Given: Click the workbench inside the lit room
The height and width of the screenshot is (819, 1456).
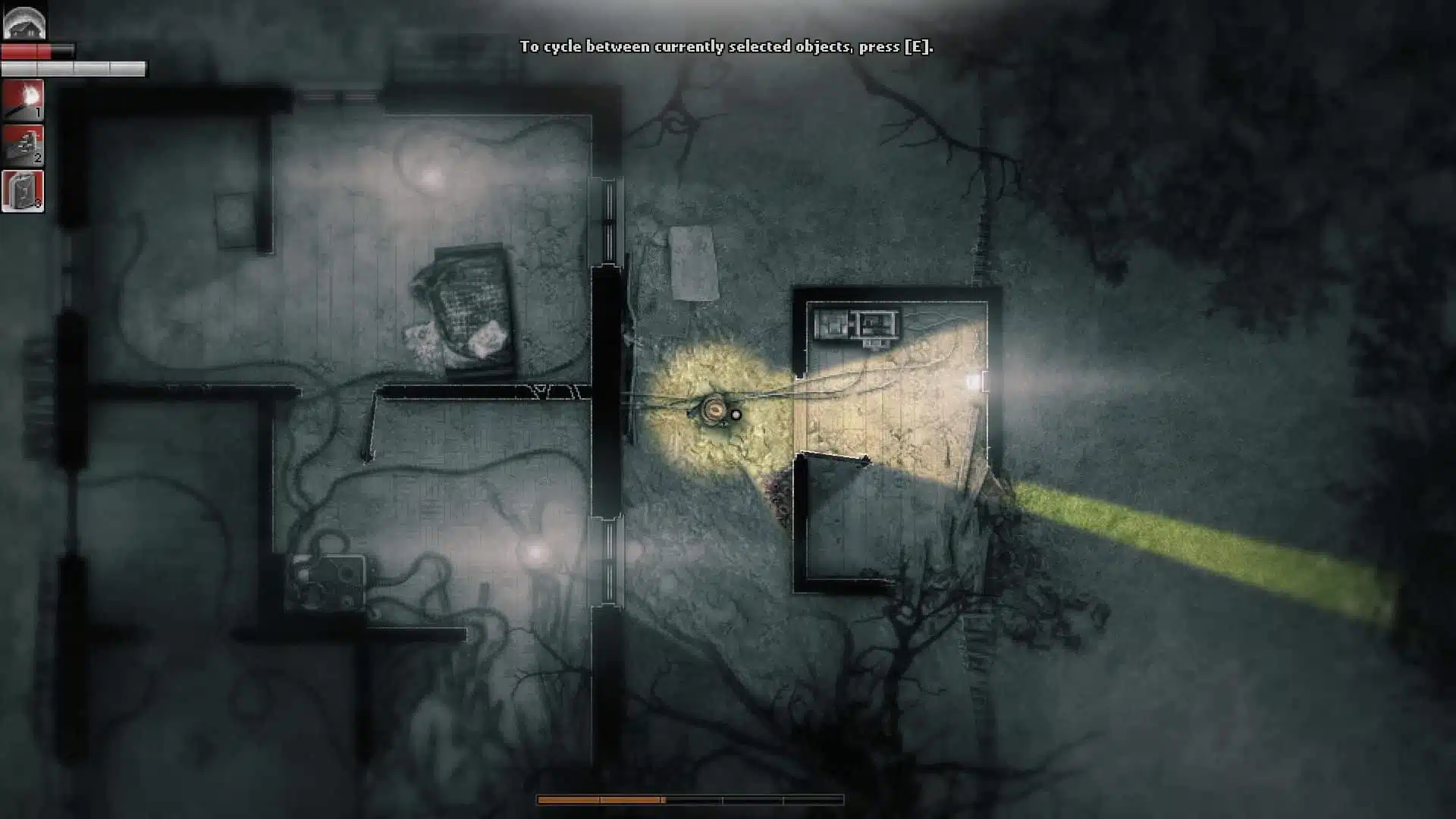Looking at the screenshot, I should [x=857, y=326].
